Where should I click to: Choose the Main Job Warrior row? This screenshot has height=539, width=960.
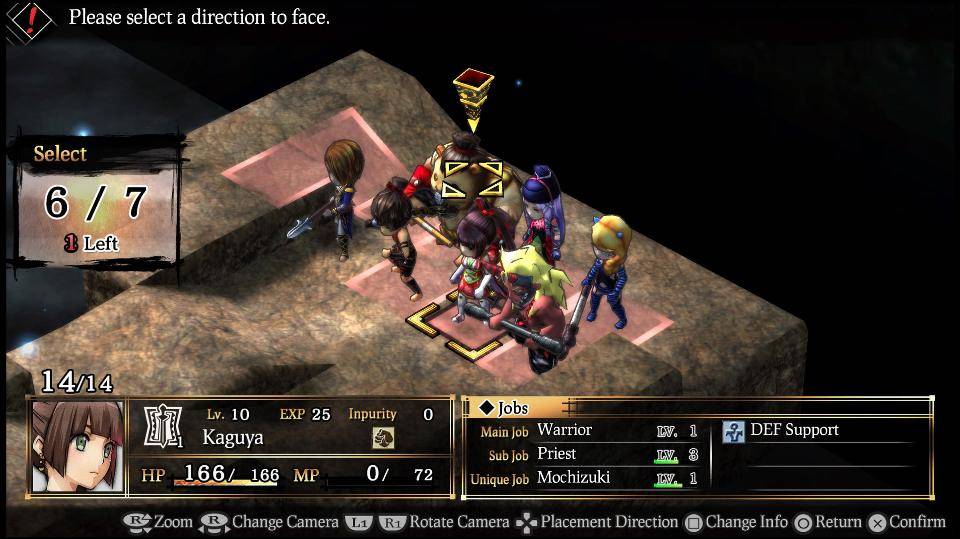click(584, 430)
